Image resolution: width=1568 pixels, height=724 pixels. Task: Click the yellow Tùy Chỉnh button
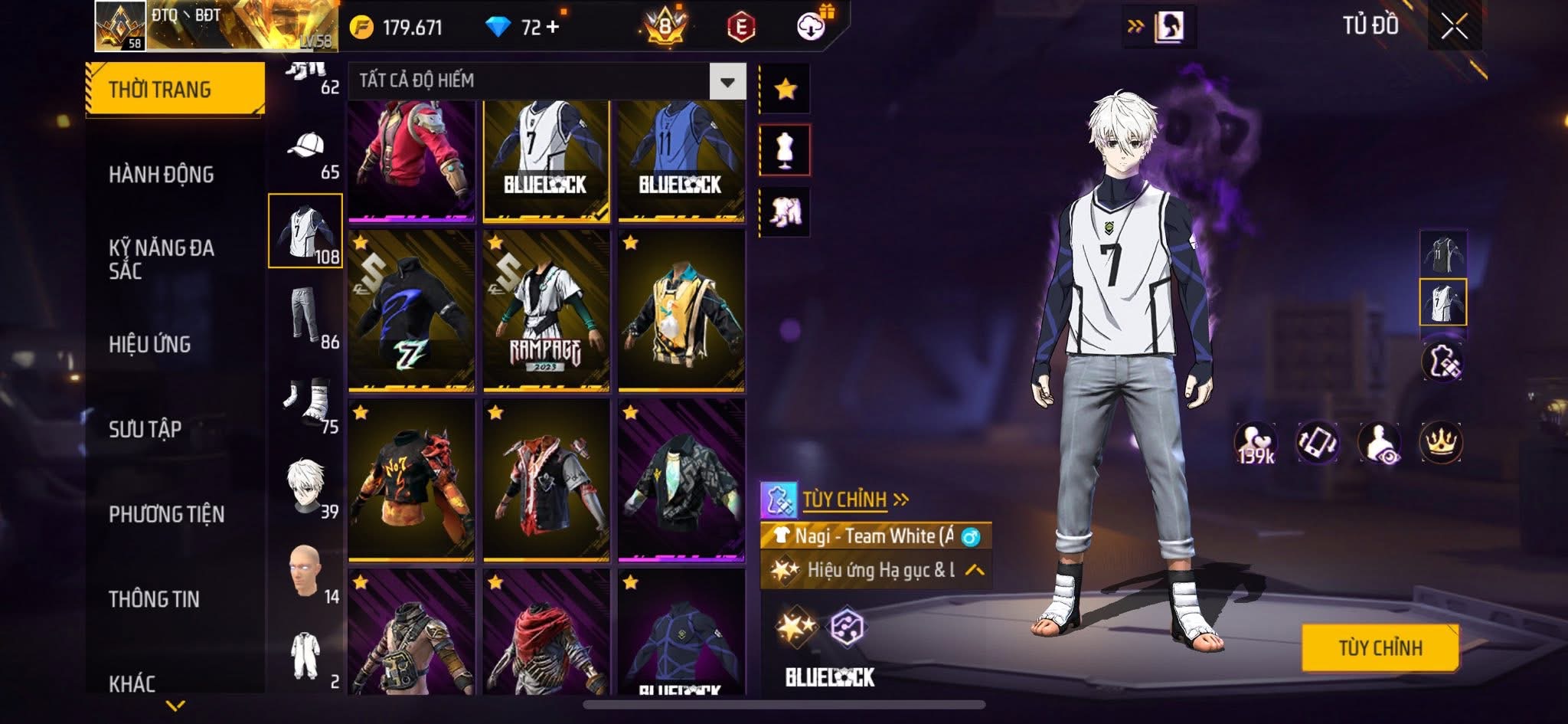[x=1380, y=648]
